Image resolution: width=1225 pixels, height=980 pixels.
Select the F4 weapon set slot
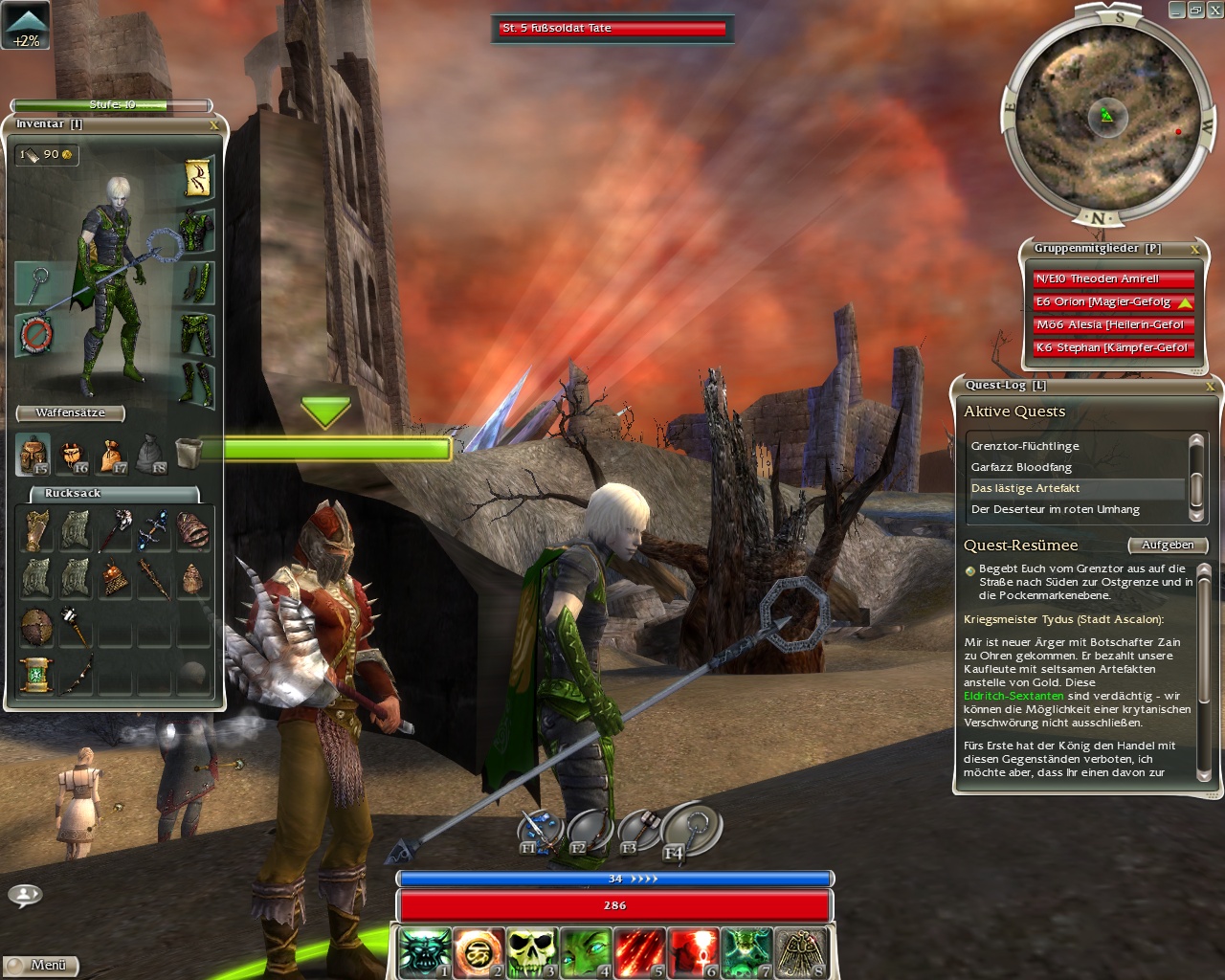pos(691,829)
